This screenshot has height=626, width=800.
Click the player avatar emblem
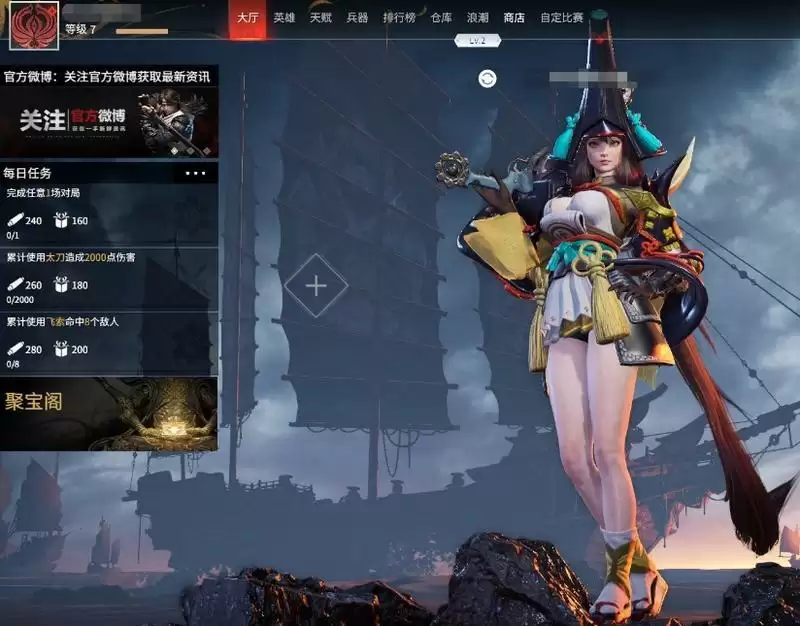(x=34, y=23)
